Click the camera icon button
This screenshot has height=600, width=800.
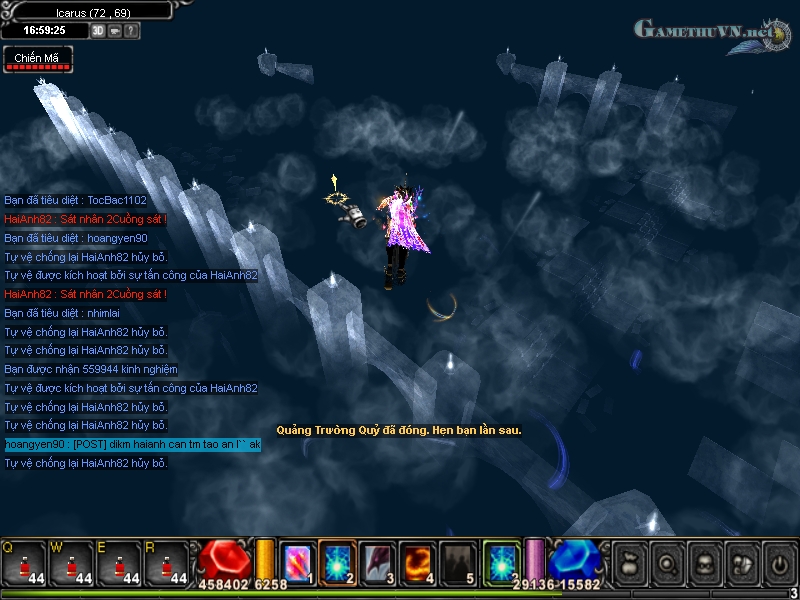pyautogui.click(x=115, y=31)
